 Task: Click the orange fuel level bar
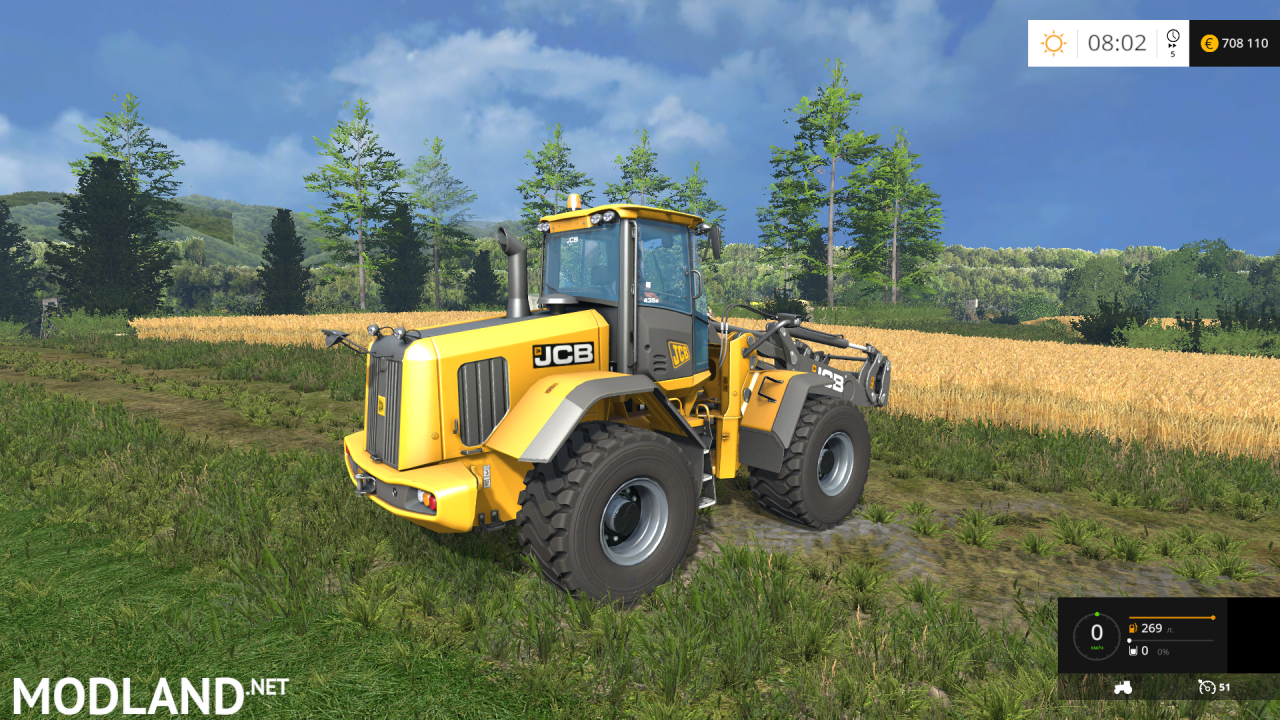(x=1171, y=617)
